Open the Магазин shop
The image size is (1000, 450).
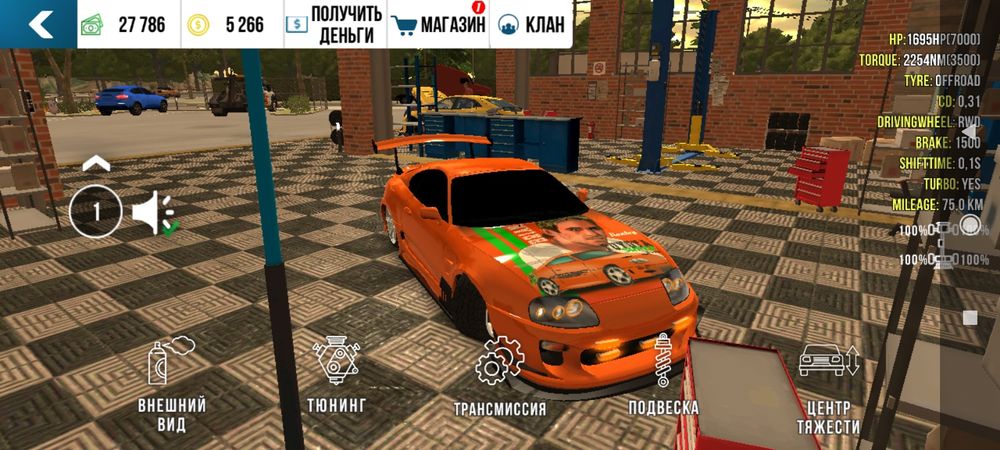click(x=438, y=25)
